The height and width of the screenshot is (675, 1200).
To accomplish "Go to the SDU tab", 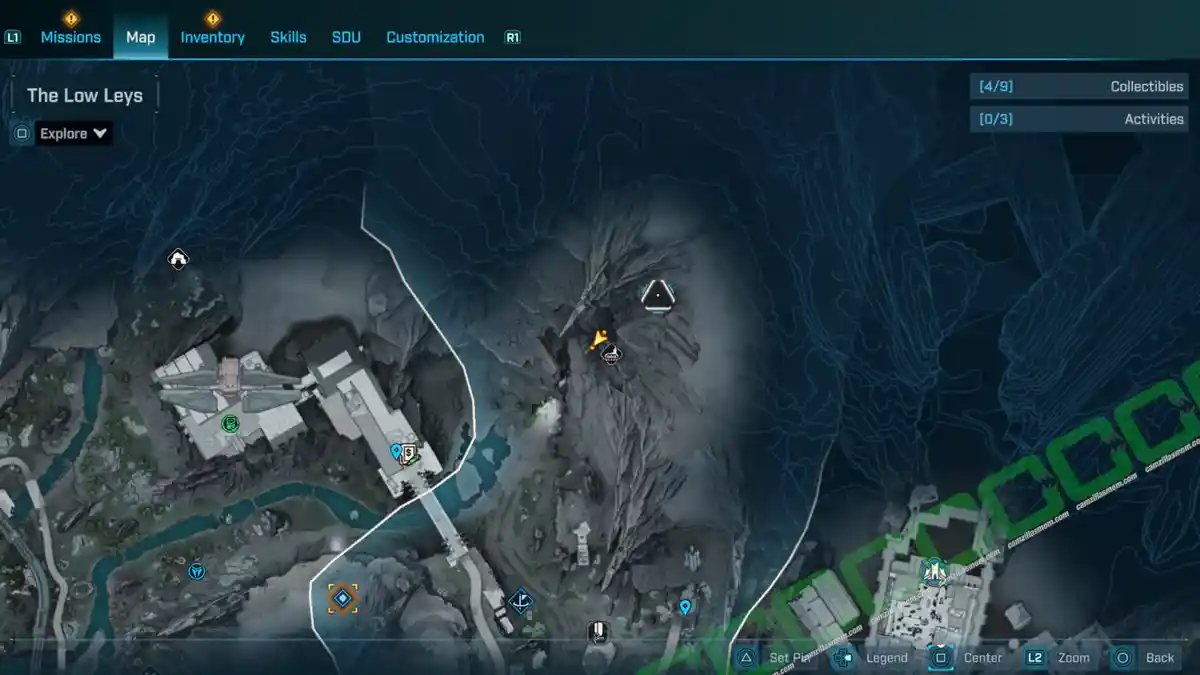I will 346,37.
